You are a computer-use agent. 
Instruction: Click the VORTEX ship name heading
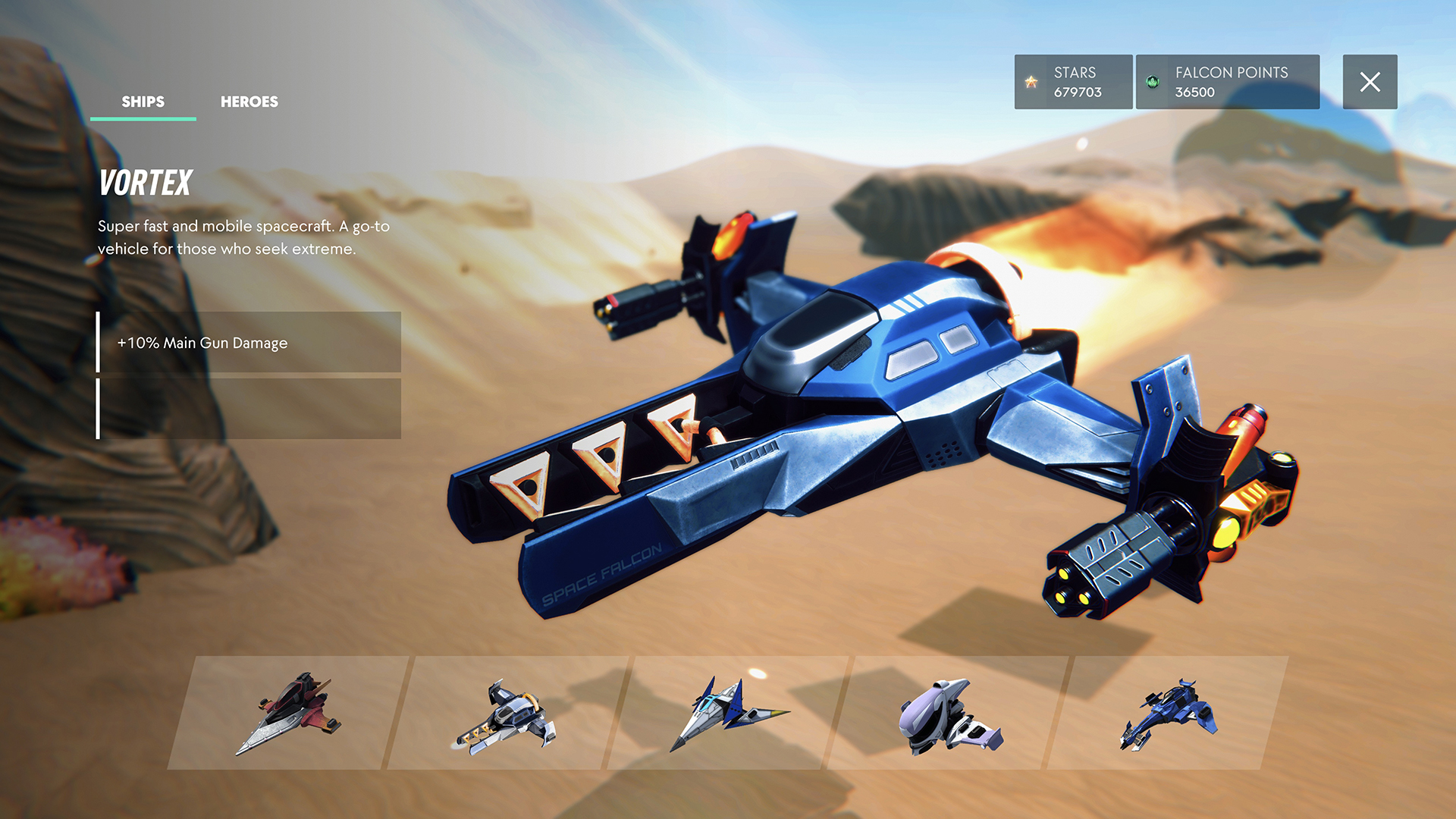tap(146, 183)
